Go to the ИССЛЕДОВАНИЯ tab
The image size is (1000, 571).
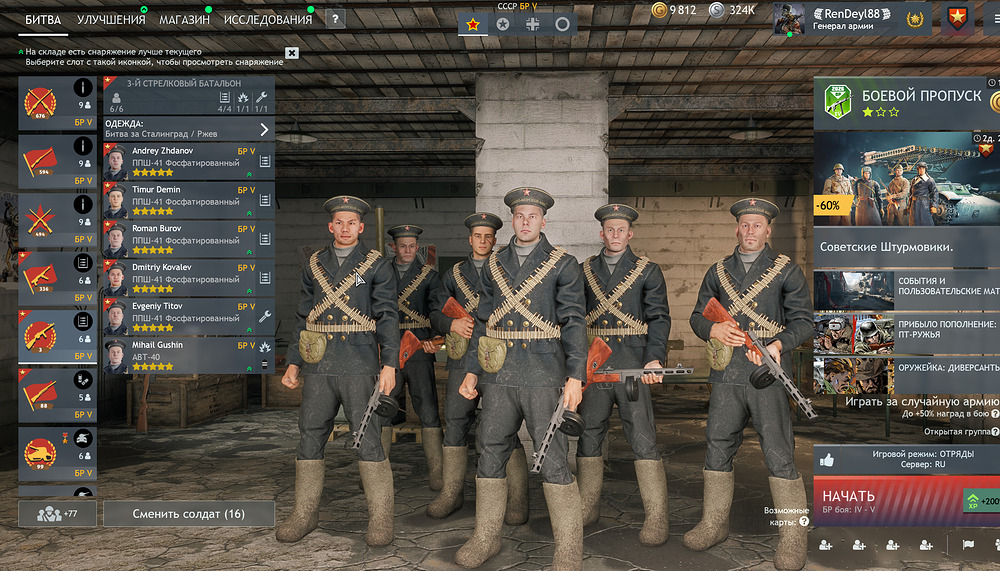(x=267, y=19)
